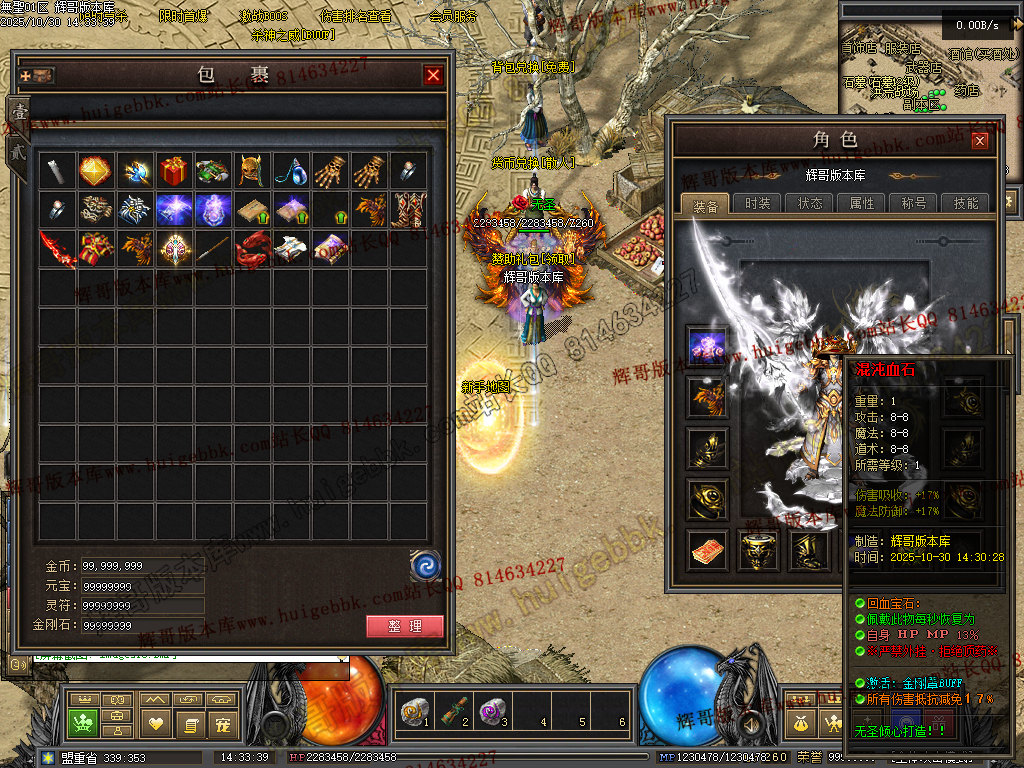Open the 状态 tab
Viewport: 1024px width, 768px height.
click(x=810, y=203)
